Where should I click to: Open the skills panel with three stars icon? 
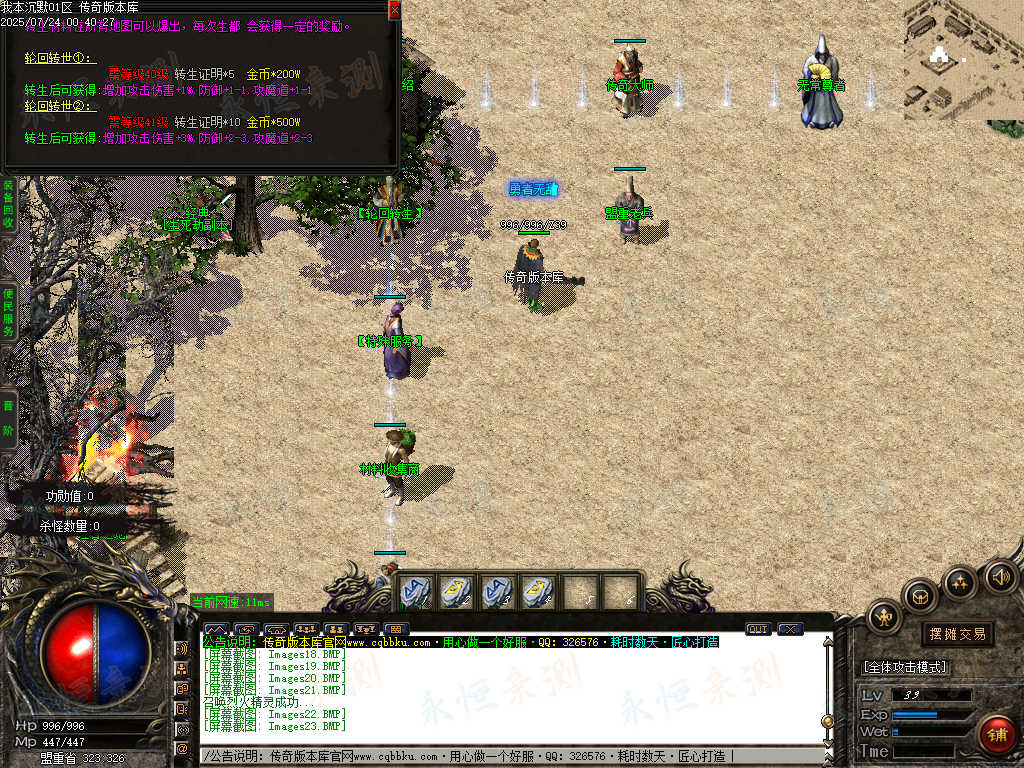pos(960,582)
